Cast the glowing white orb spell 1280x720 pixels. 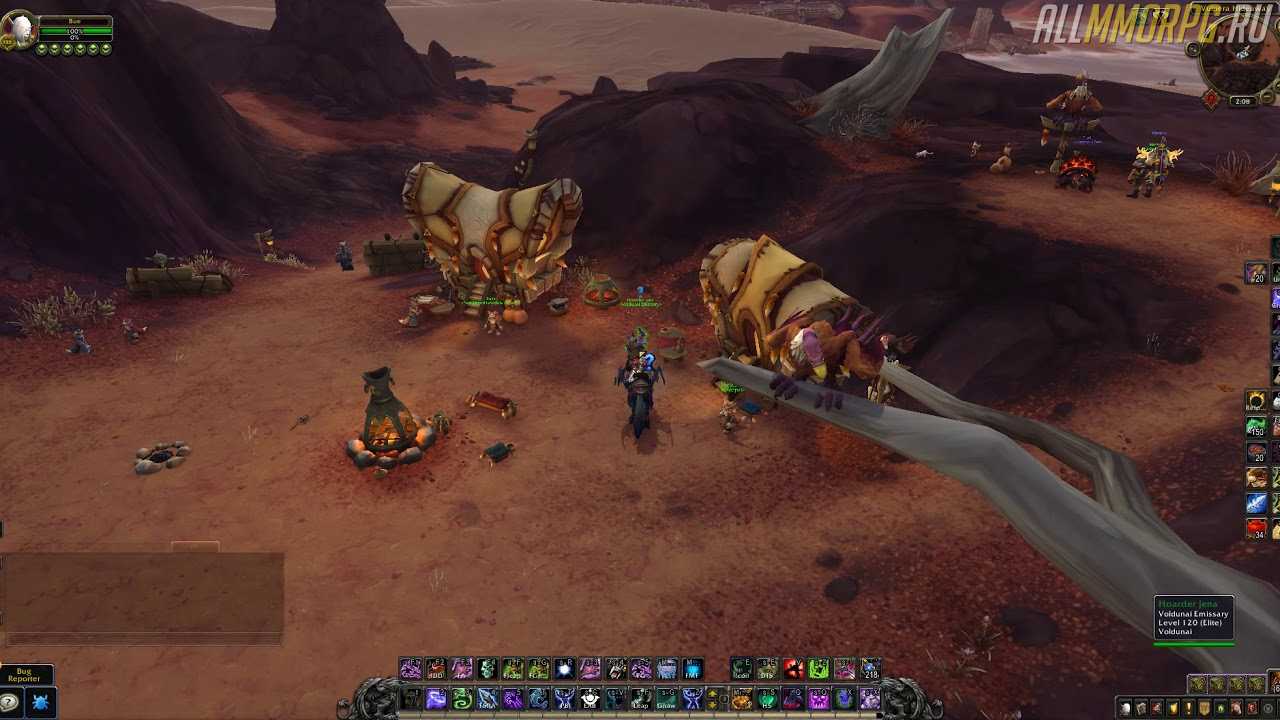pos(564,669)
